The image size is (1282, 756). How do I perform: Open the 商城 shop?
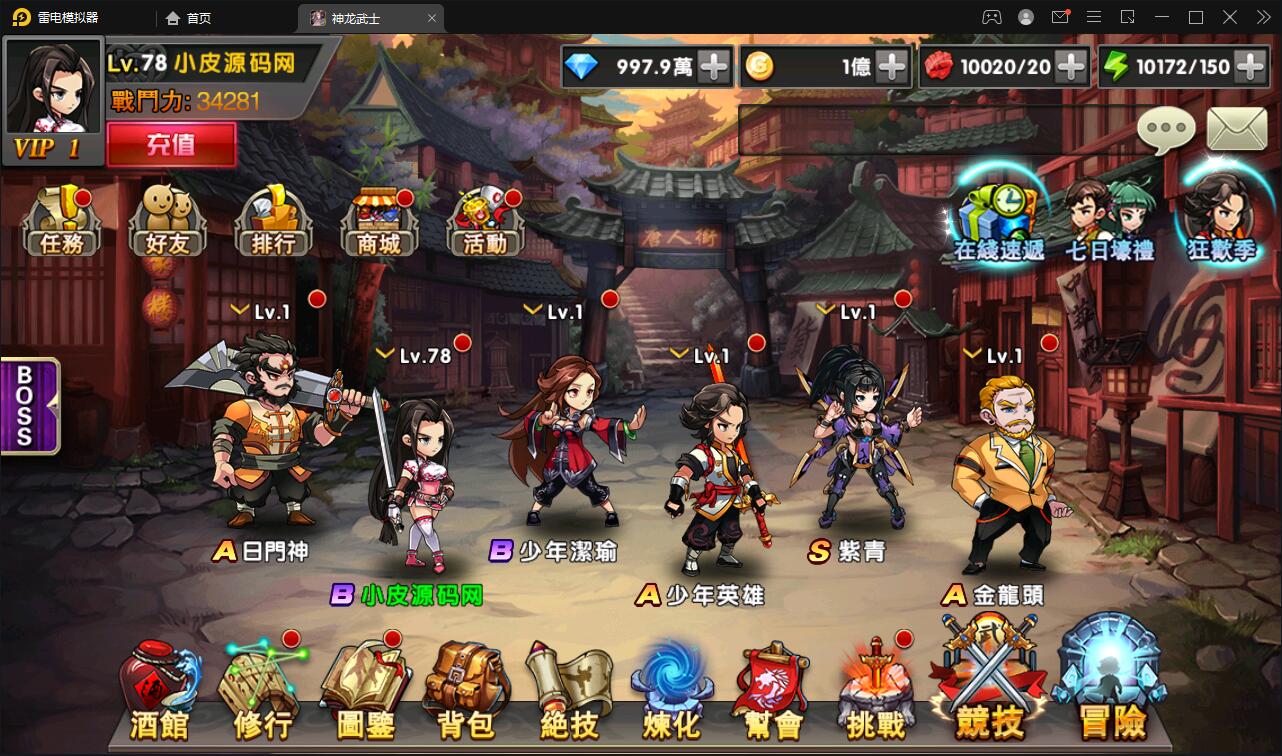[x=378, y=221]
